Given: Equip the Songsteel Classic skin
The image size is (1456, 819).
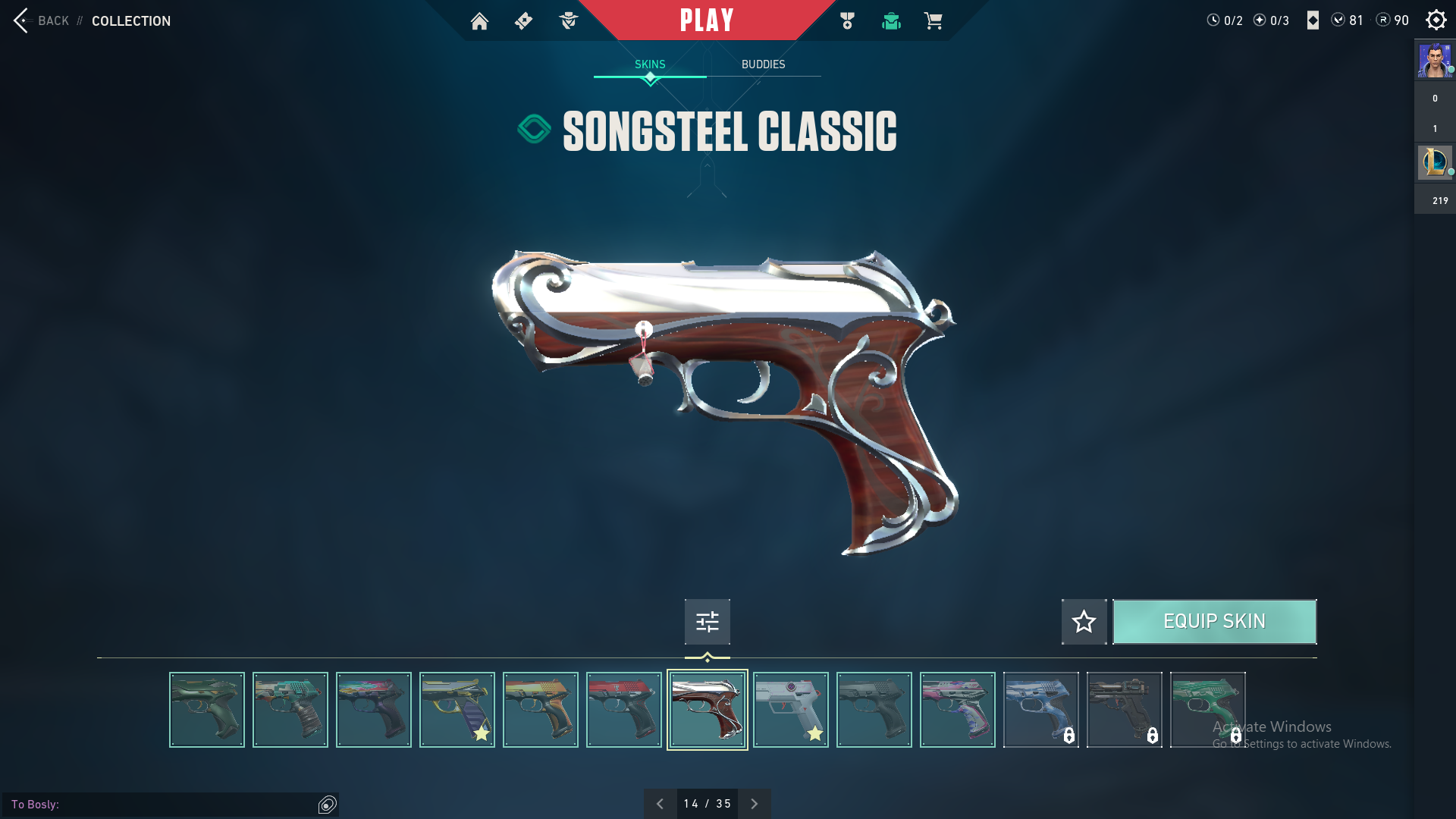Looking at the screenshot, I should (1214, 622).
